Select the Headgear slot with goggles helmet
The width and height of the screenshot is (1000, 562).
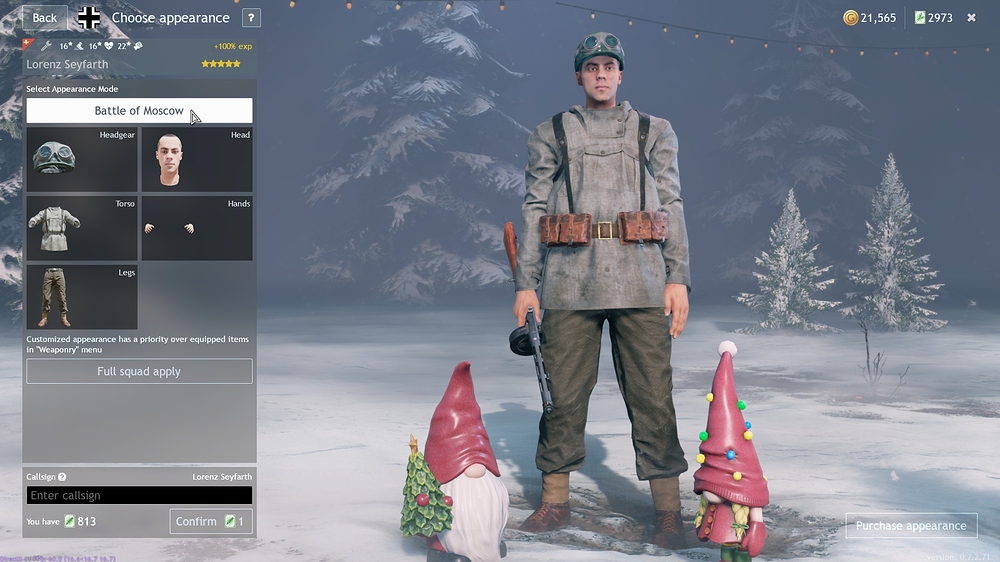tap(82, 159)
